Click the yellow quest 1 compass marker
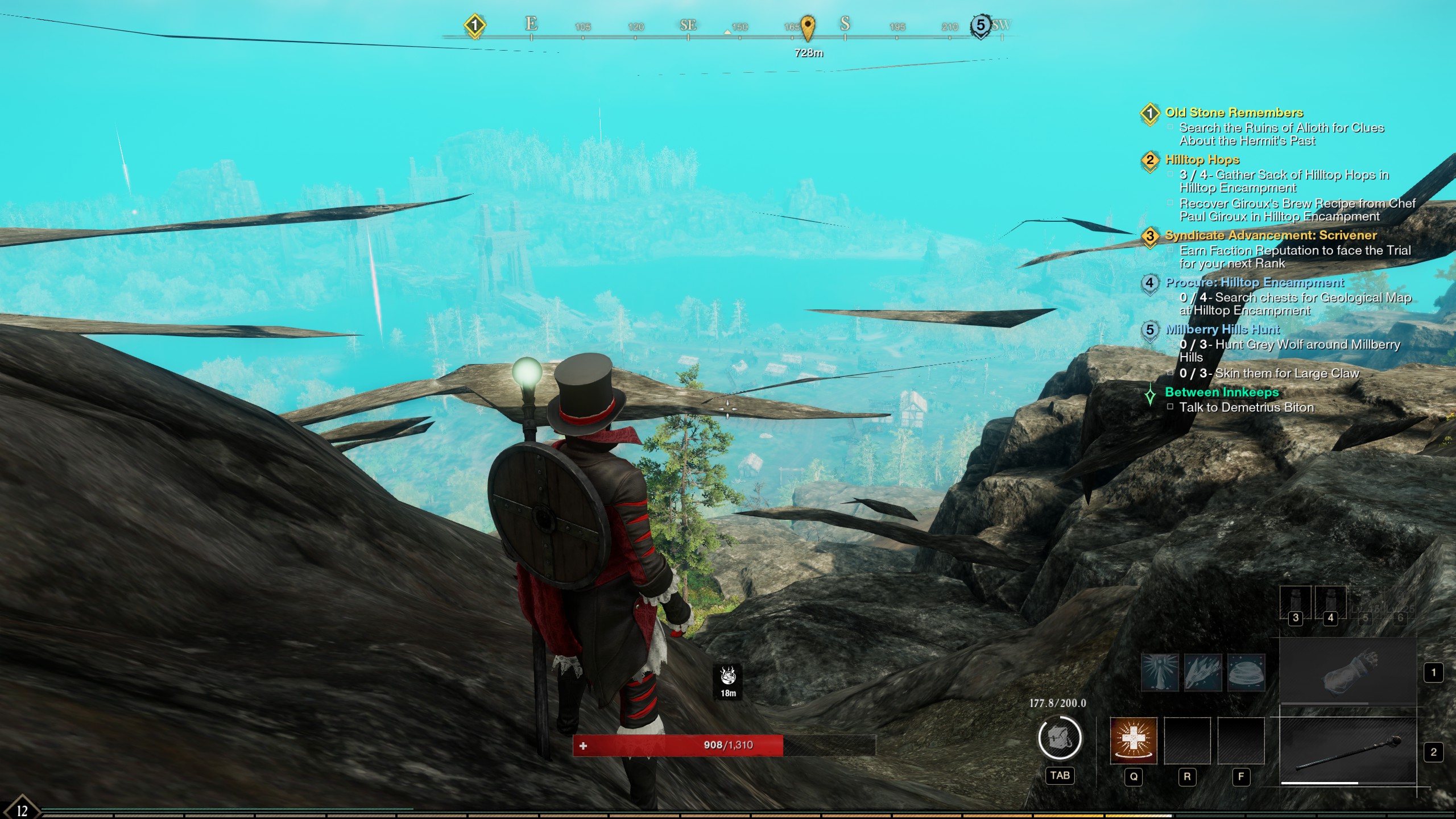 pos(474,26)
